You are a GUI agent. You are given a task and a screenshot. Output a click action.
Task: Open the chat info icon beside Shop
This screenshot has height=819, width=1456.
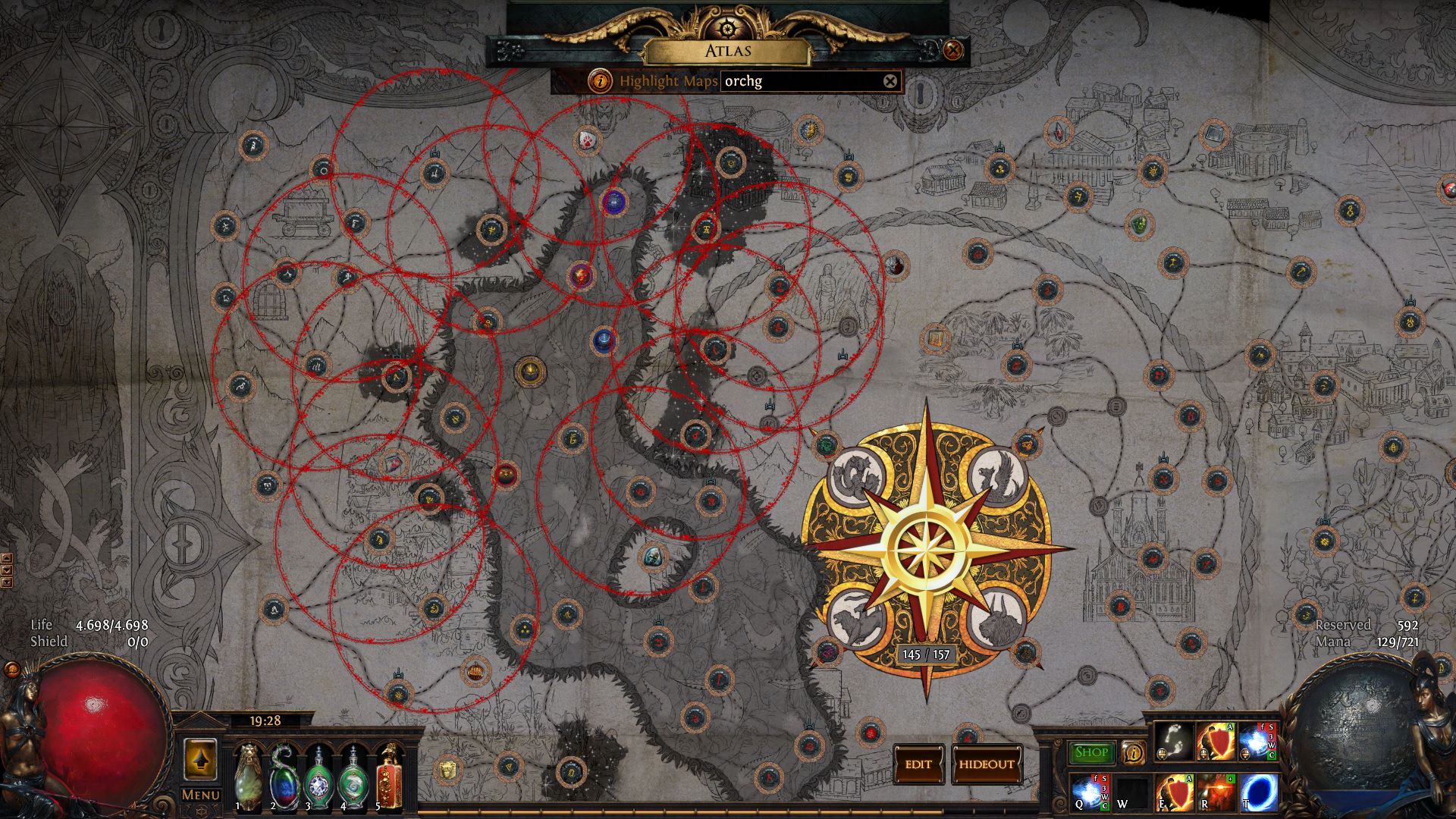[x=1133, y=752]
